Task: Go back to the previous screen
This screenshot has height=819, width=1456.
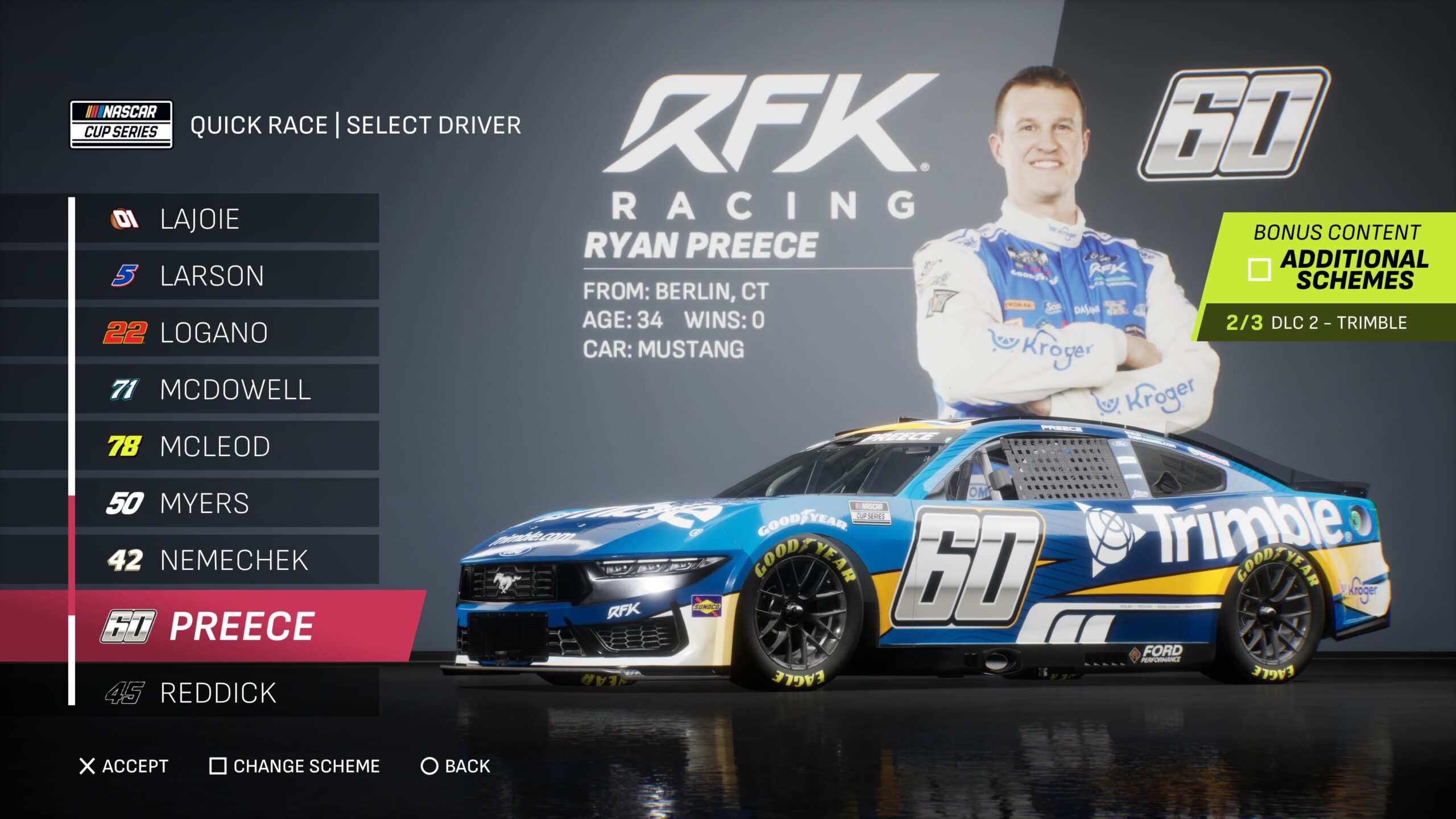Action: point(455,766)
